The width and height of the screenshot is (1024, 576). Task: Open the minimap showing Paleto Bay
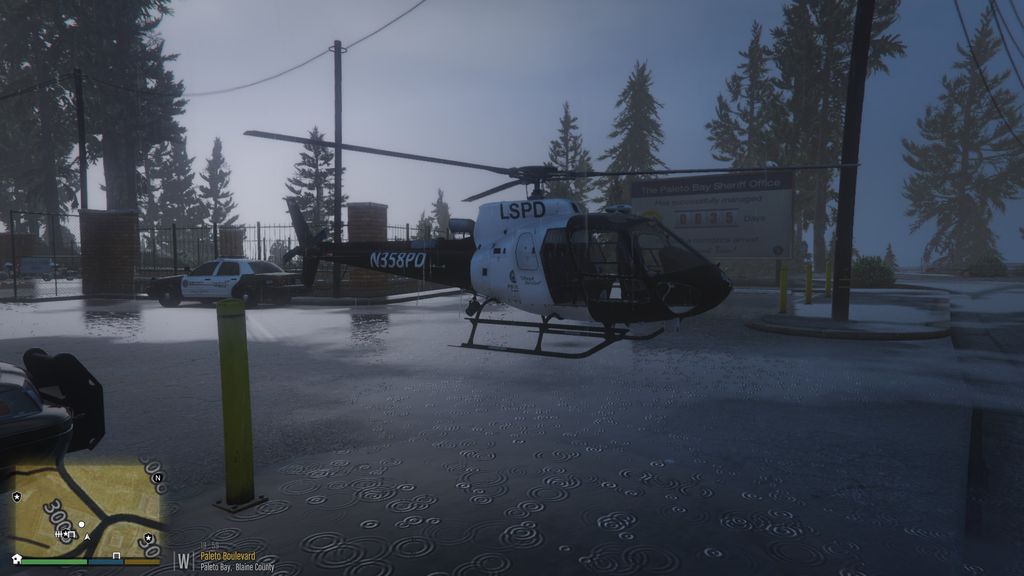click(x=86, y=508)
